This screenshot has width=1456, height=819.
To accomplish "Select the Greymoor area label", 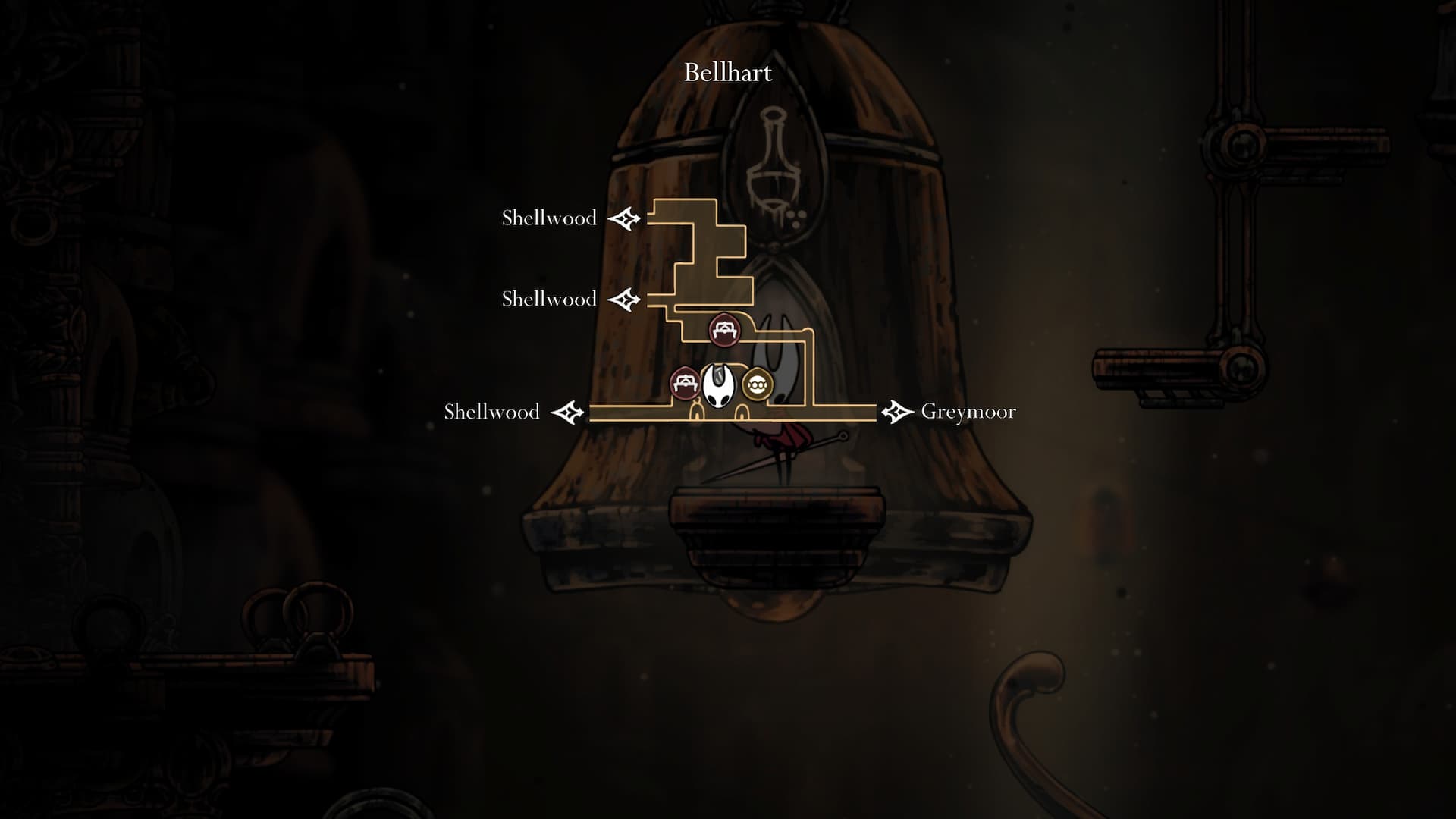I will coord(968,412).
